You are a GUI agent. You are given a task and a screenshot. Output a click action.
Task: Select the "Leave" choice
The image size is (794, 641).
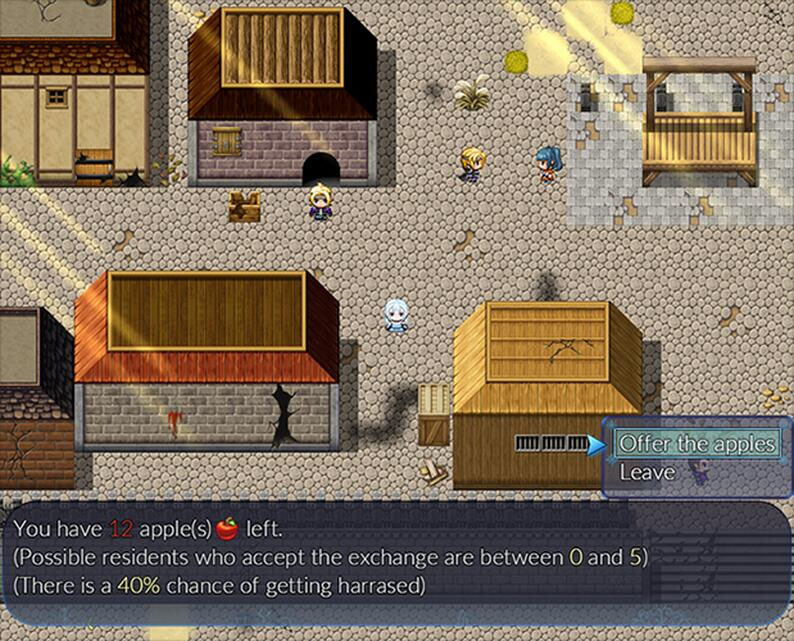click(x=647, y=472)
